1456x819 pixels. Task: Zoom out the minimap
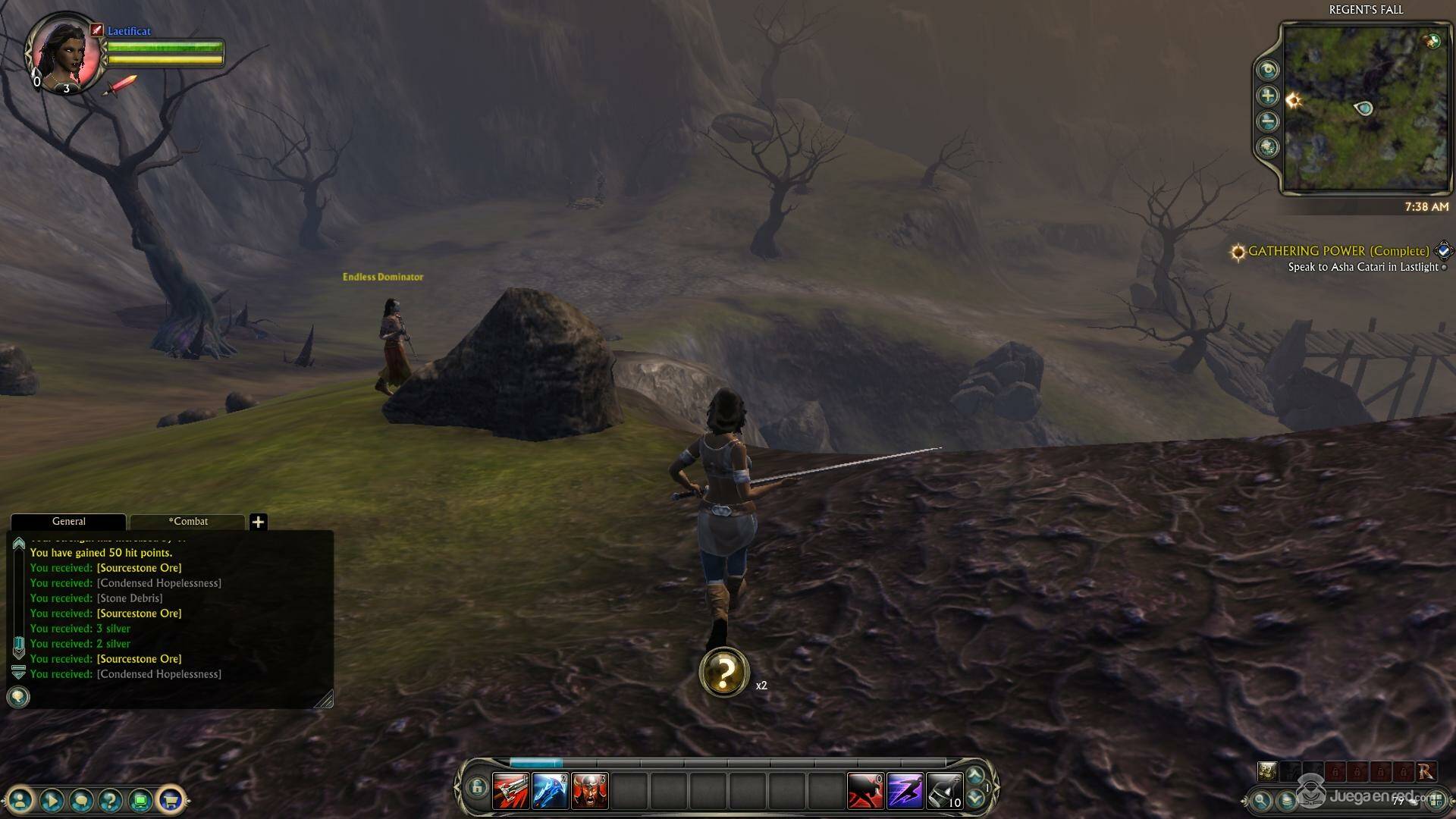[1268, 121]
